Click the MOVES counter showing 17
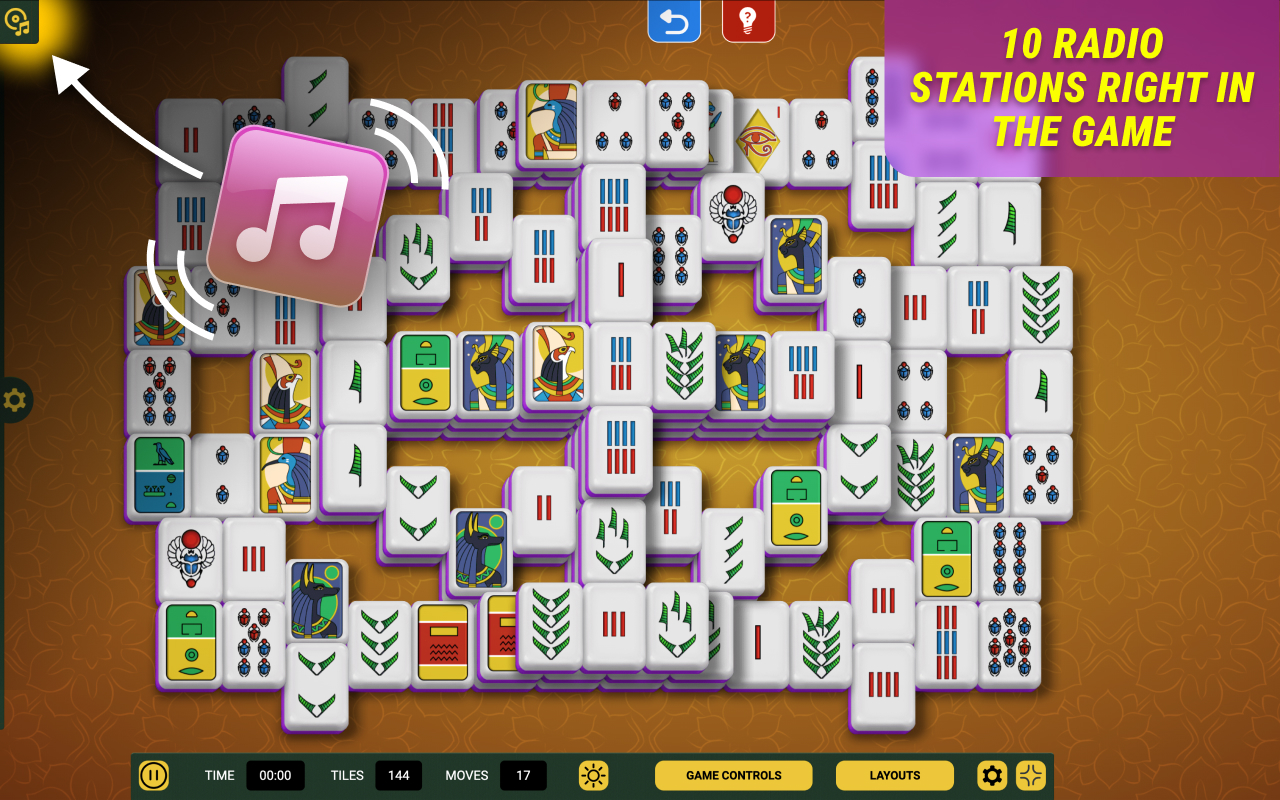This screenshot has width=1280, height=800. pyautogui.click(x=524, y=775)
